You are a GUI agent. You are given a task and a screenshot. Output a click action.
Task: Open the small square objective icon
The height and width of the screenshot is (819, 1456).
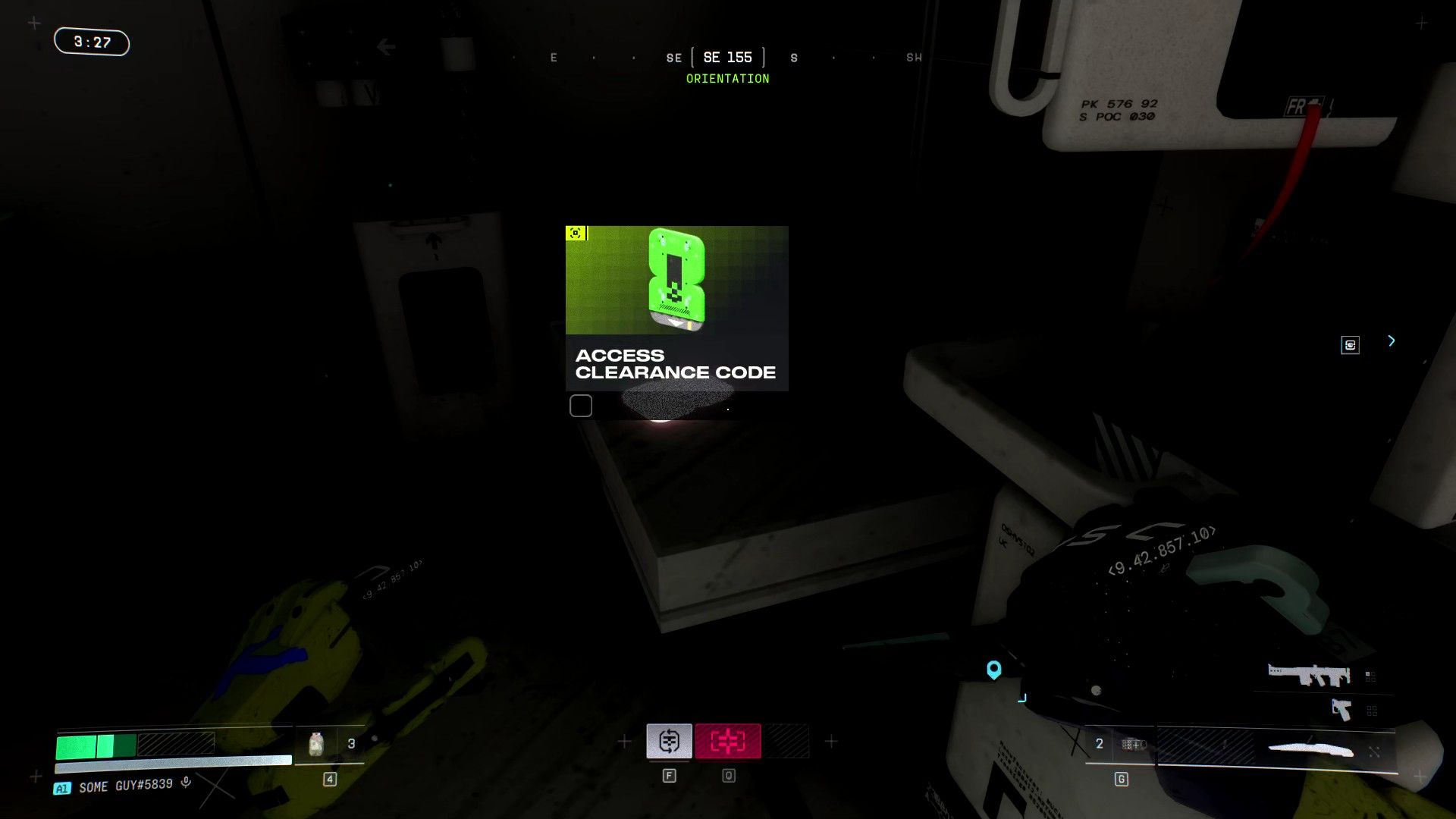1350,345
